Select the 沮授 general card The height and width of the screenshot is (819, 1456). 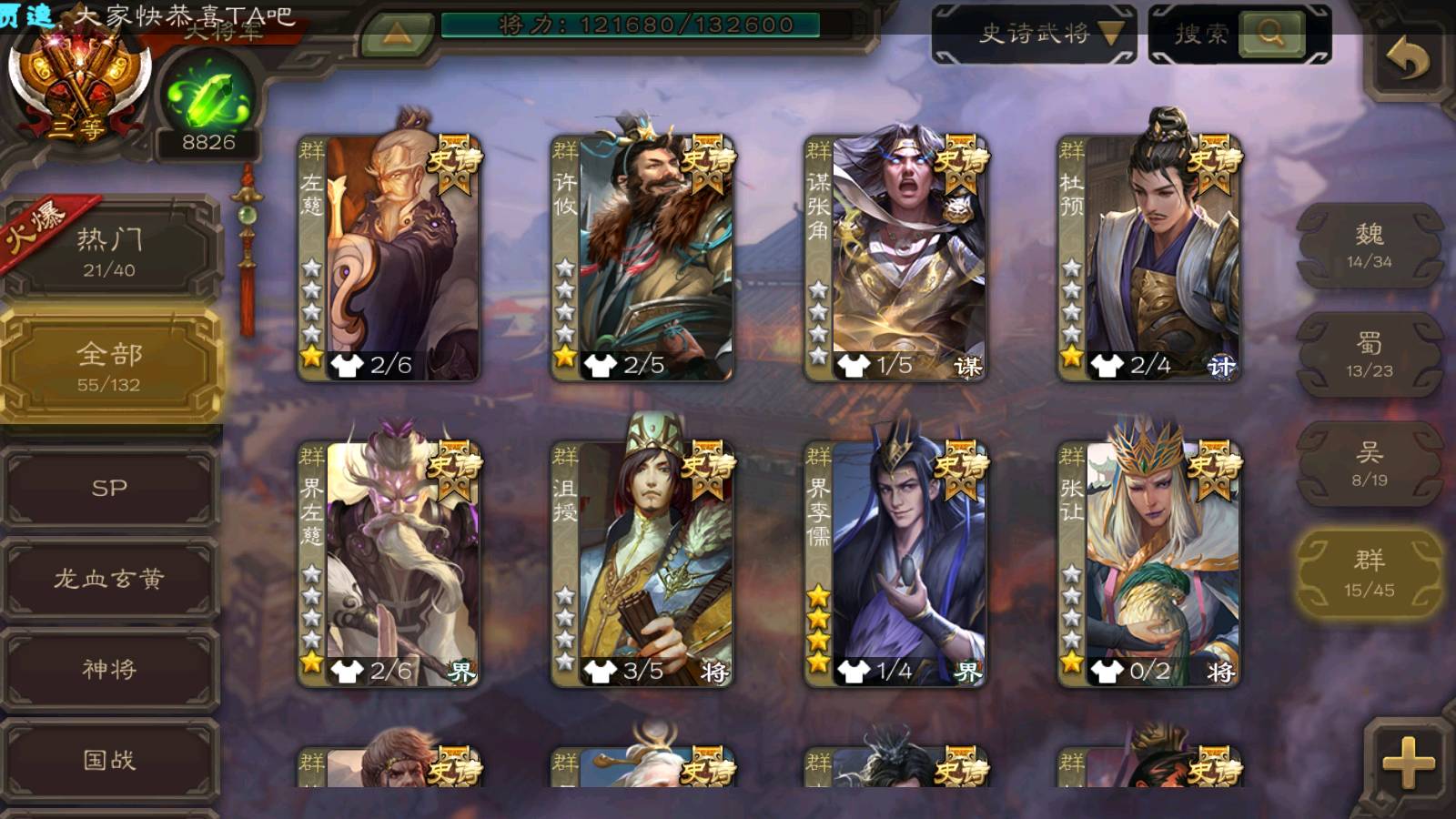tap(642, 562)
